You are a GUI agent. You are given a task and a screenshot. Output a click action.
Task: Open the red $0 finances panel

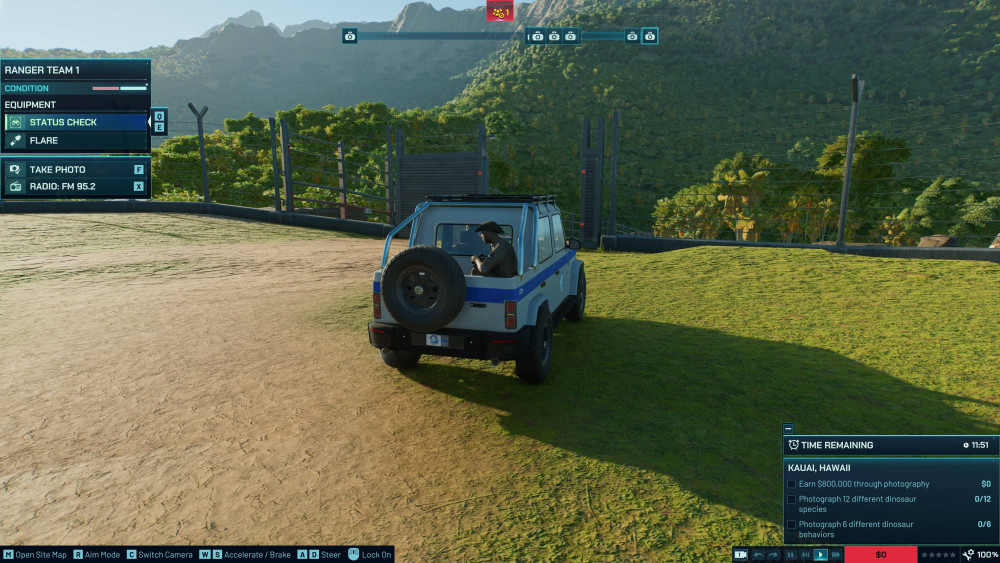click(x=880, y=554)
